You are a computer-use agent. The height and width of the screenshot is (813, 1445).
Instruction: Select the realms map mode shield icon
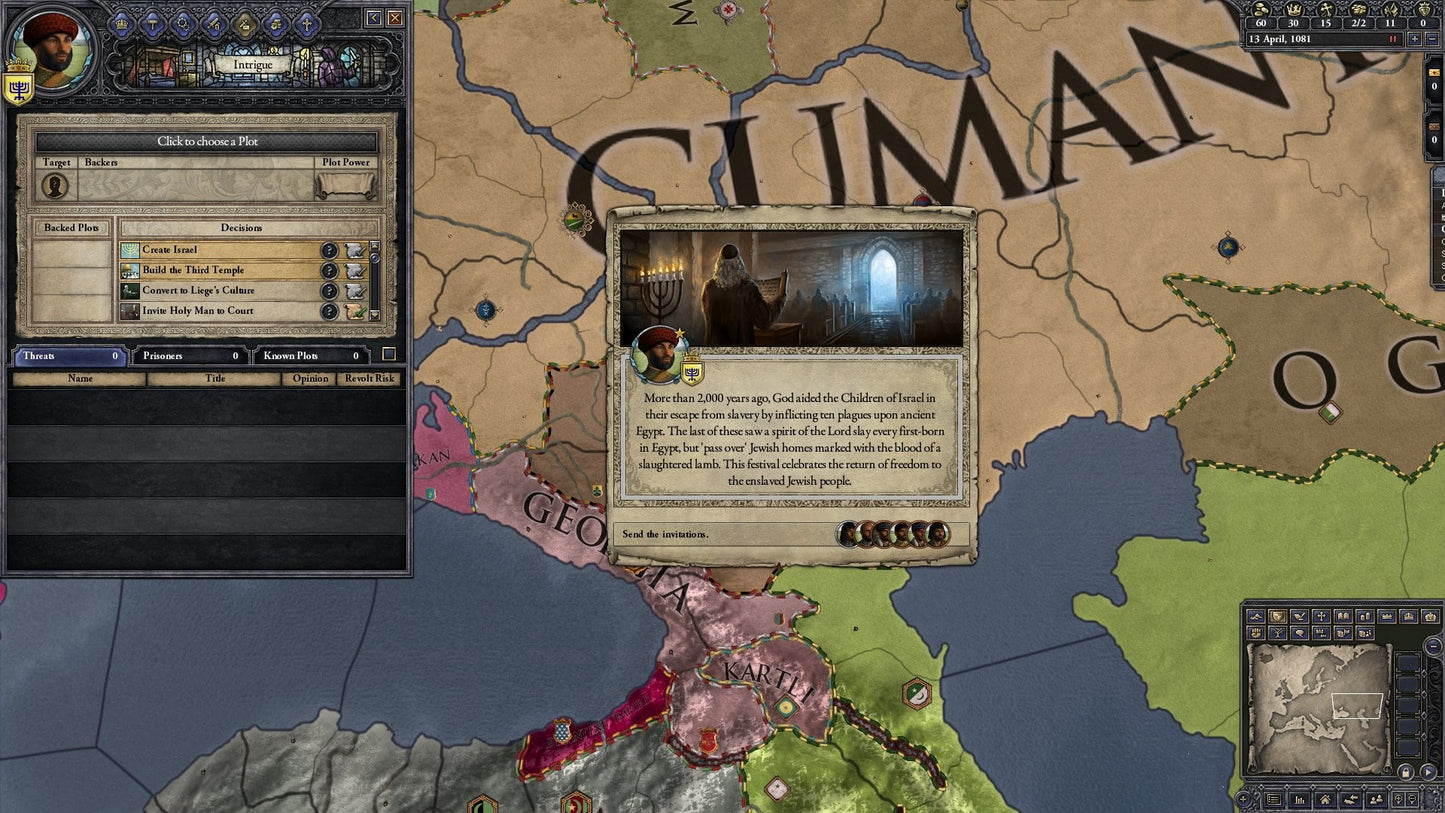(x=1277, y=616)
